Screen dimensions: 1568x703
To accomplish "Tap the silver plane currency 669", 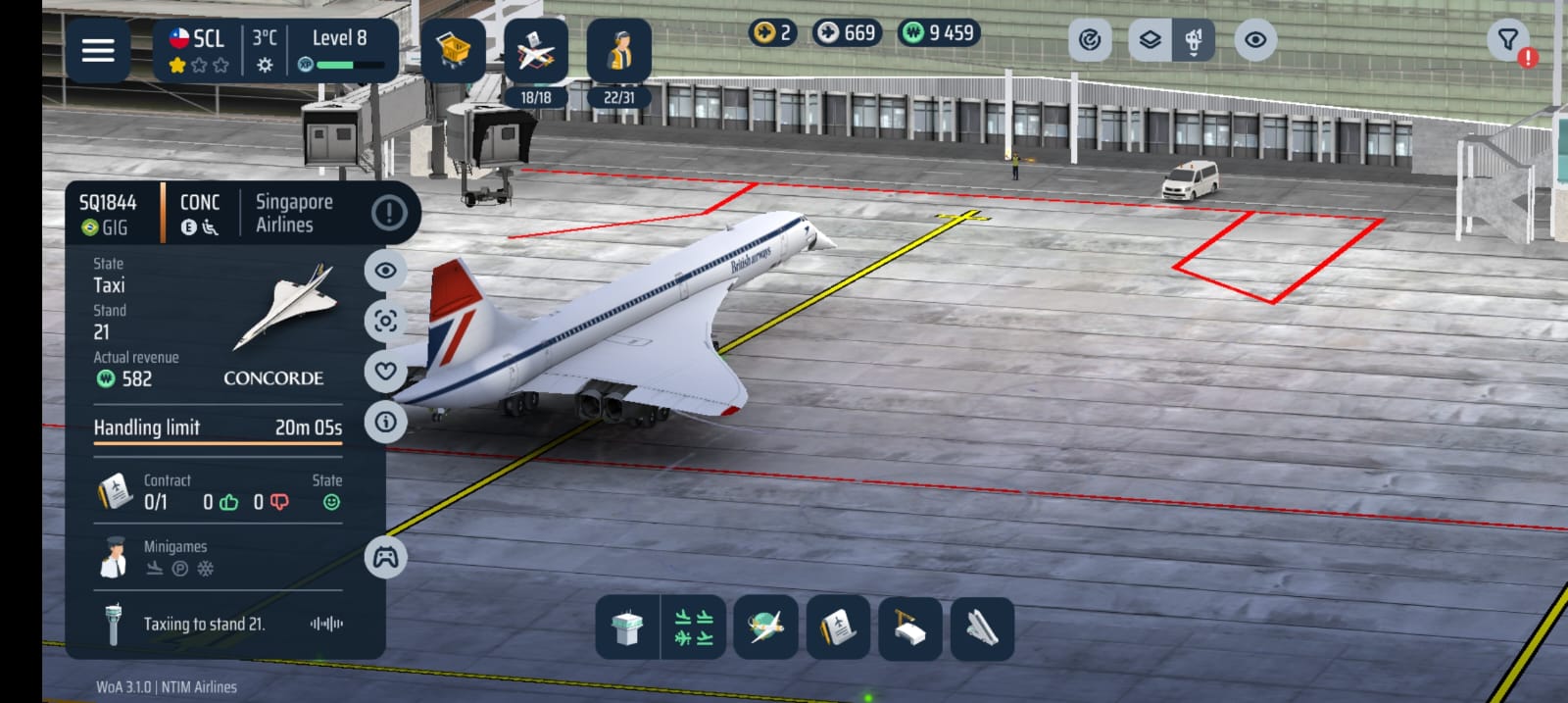I will click(847, 33).
